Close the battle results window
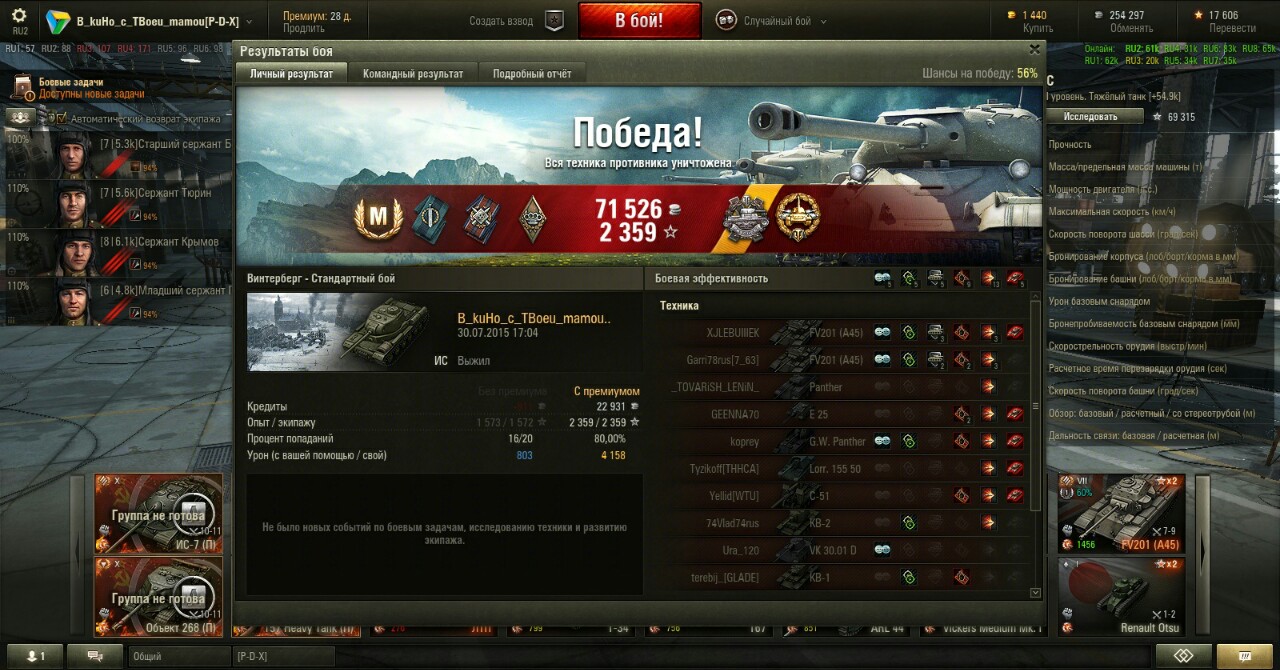This screenshot has width=1280, height=670. click(x=1035, y=48)
